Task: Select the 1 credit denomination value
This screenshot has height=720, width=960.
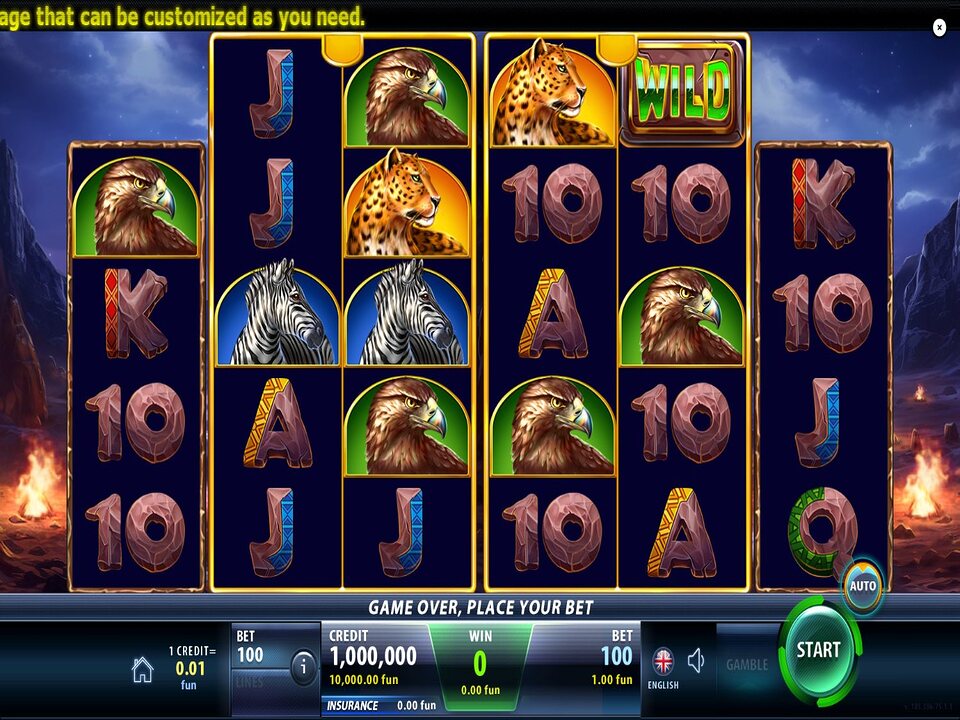Action: click(x=190, y=667)
